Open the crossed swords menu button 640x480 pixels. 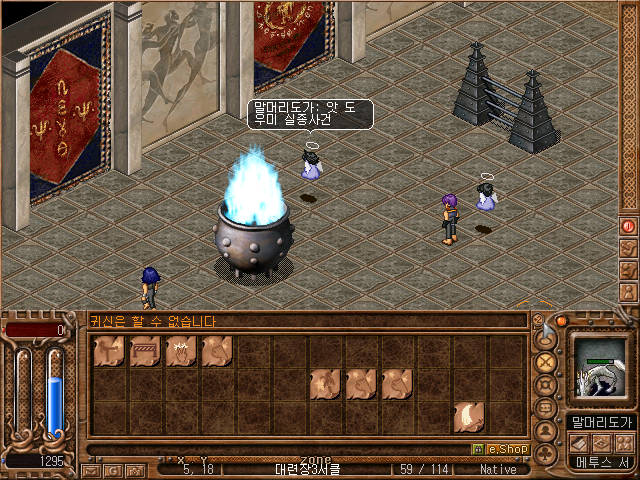546,362
